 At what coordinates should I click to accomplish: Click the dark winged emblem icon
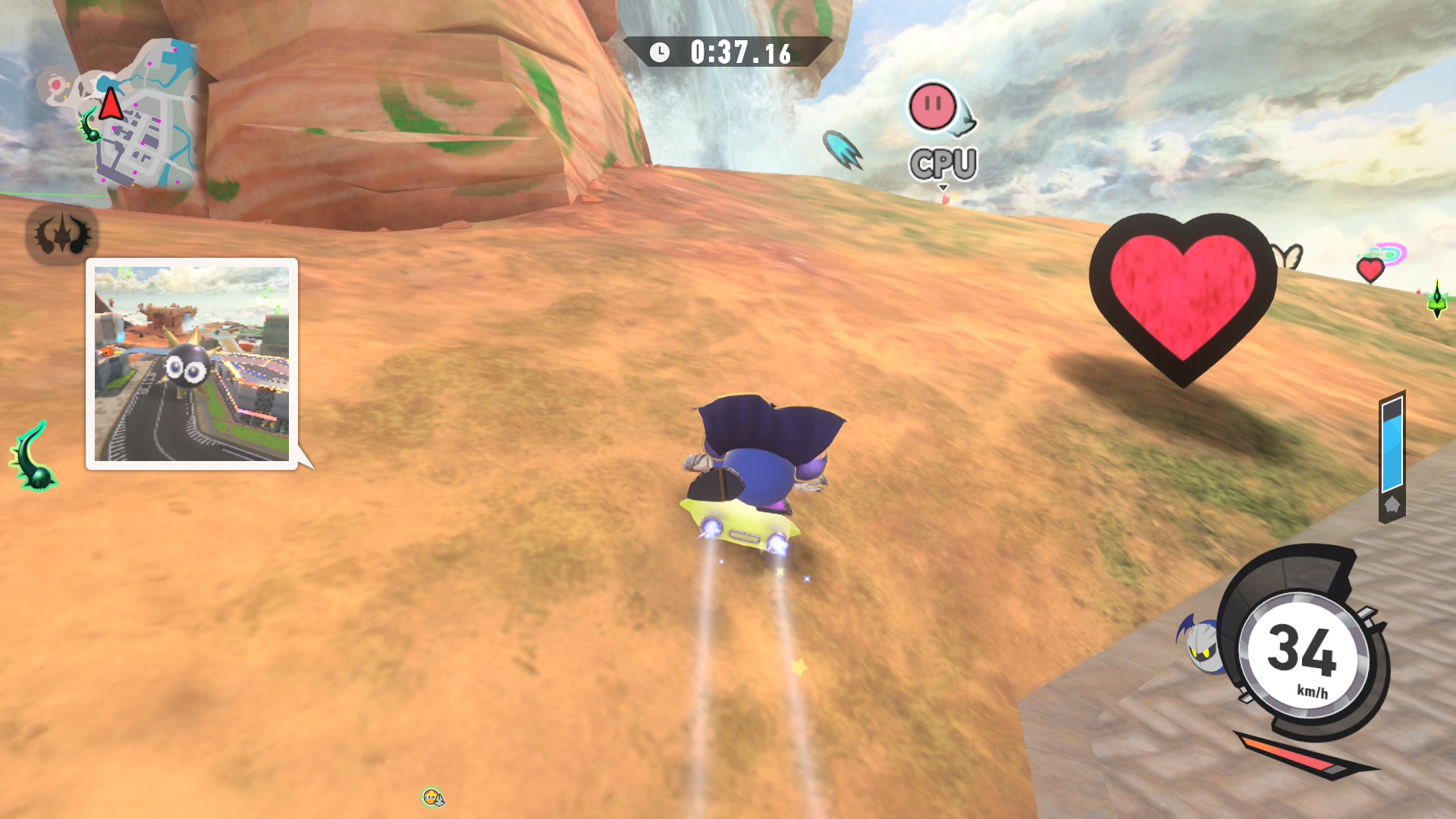coord(62,234)
